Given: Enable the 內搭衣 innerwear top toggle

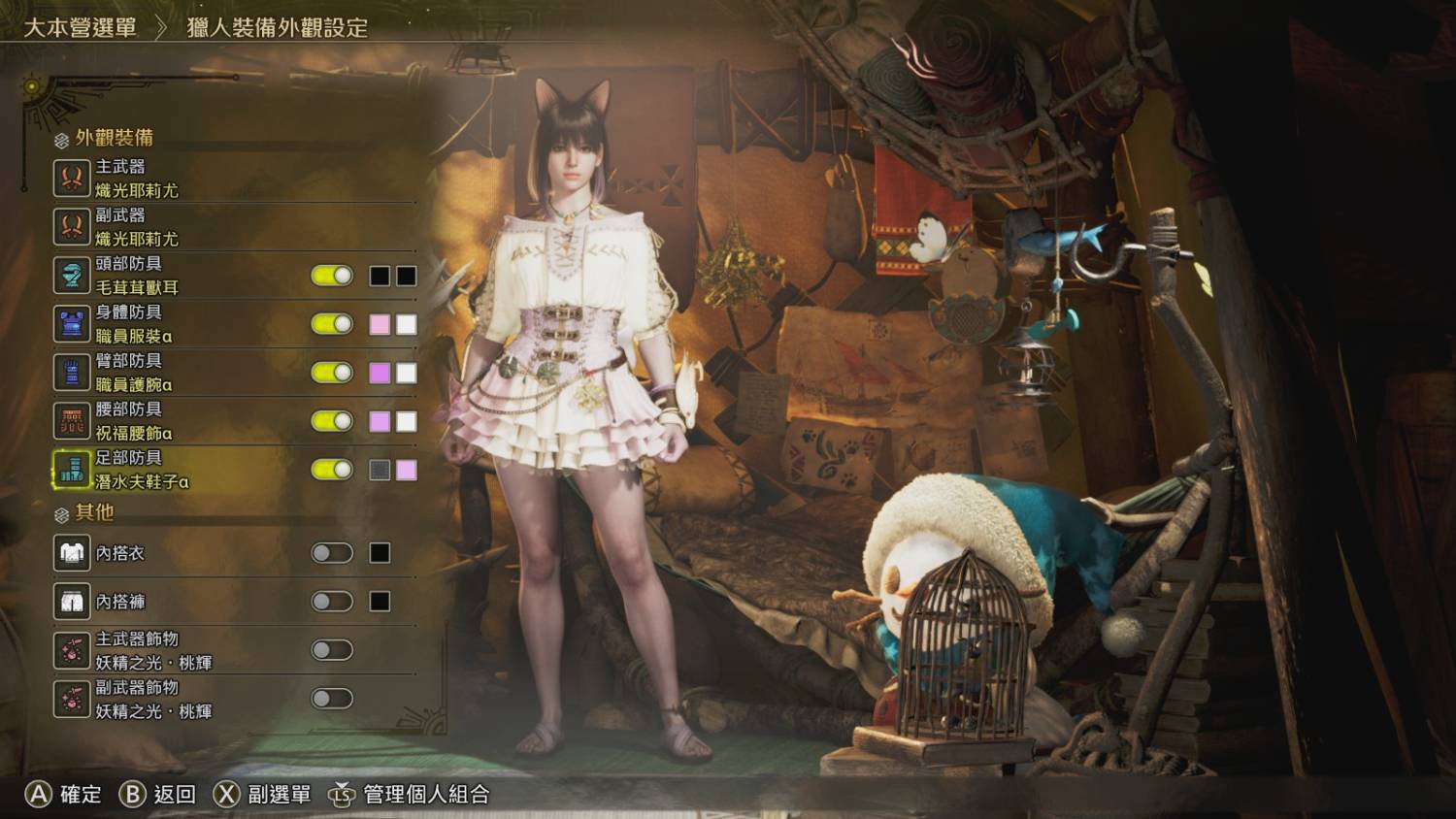Looking at the screenshot, I should pos(332,553).
